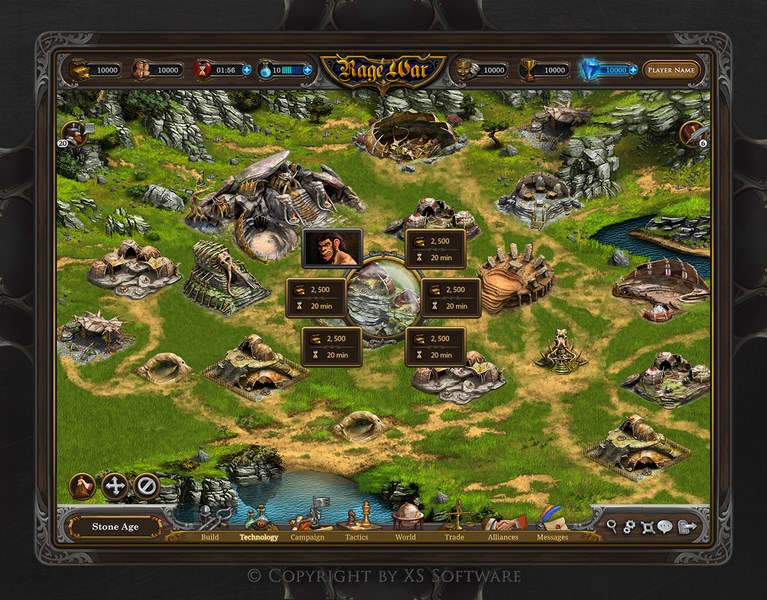Activate the four-arrow move tool
767x600 pixels.
coord(114,486)
